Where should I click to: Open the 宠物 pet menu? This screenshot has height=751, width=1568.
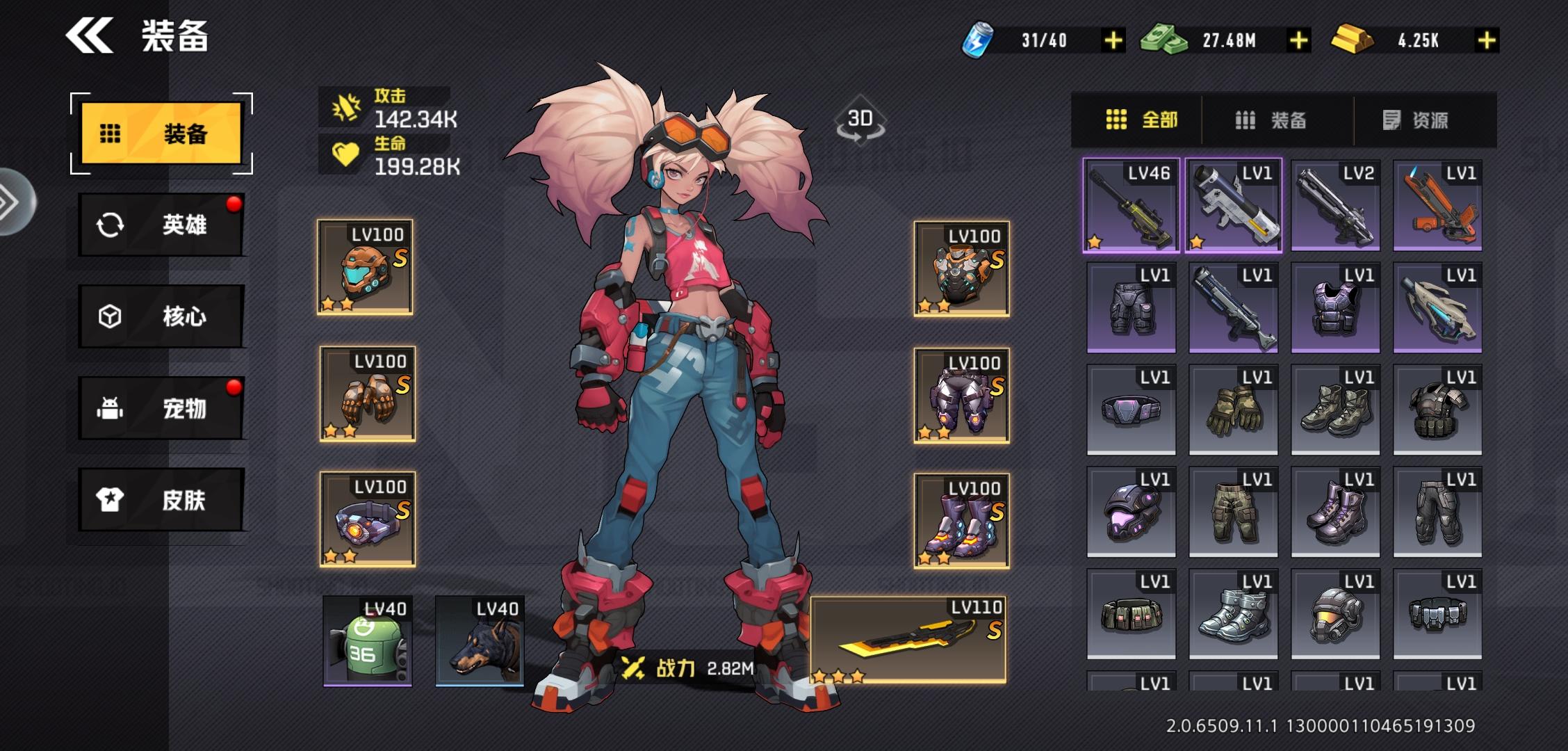point(161,408)
